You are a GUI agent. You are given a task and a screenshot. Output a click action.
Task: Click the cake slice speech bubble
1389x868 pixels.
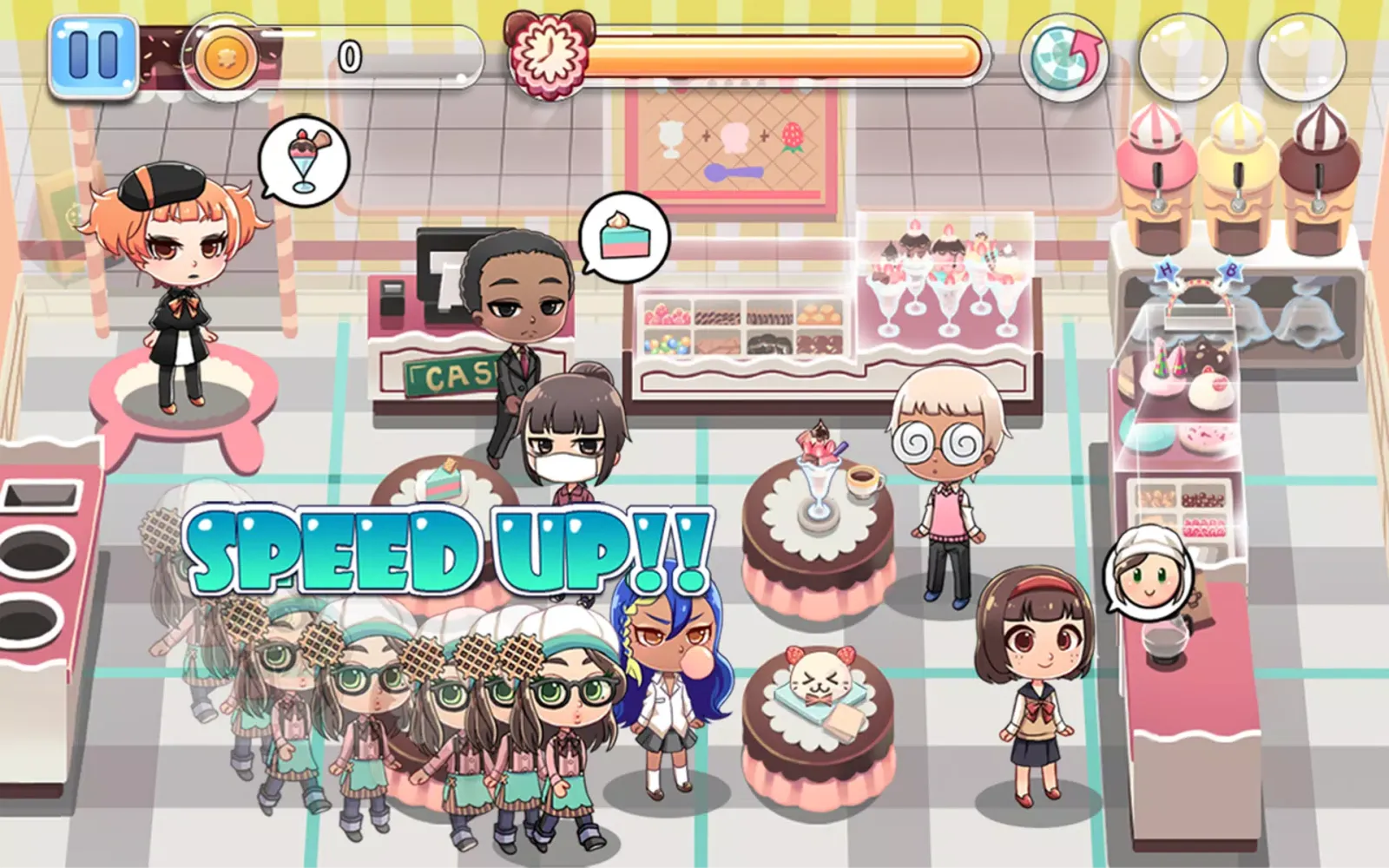pos(623,239)
